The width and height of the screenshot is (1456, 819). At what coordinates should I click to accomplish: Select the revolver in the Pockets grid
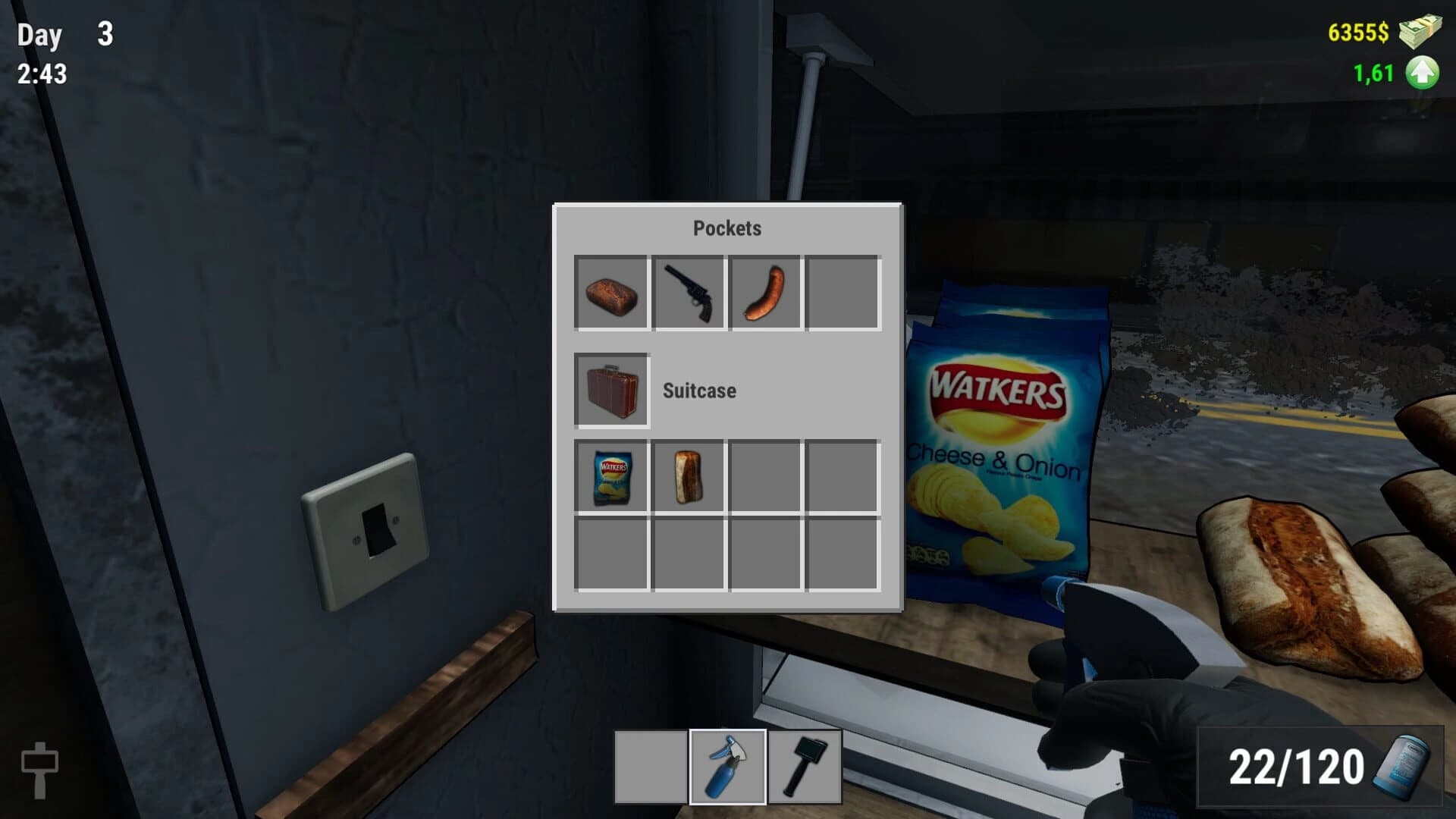pos(688,296)
